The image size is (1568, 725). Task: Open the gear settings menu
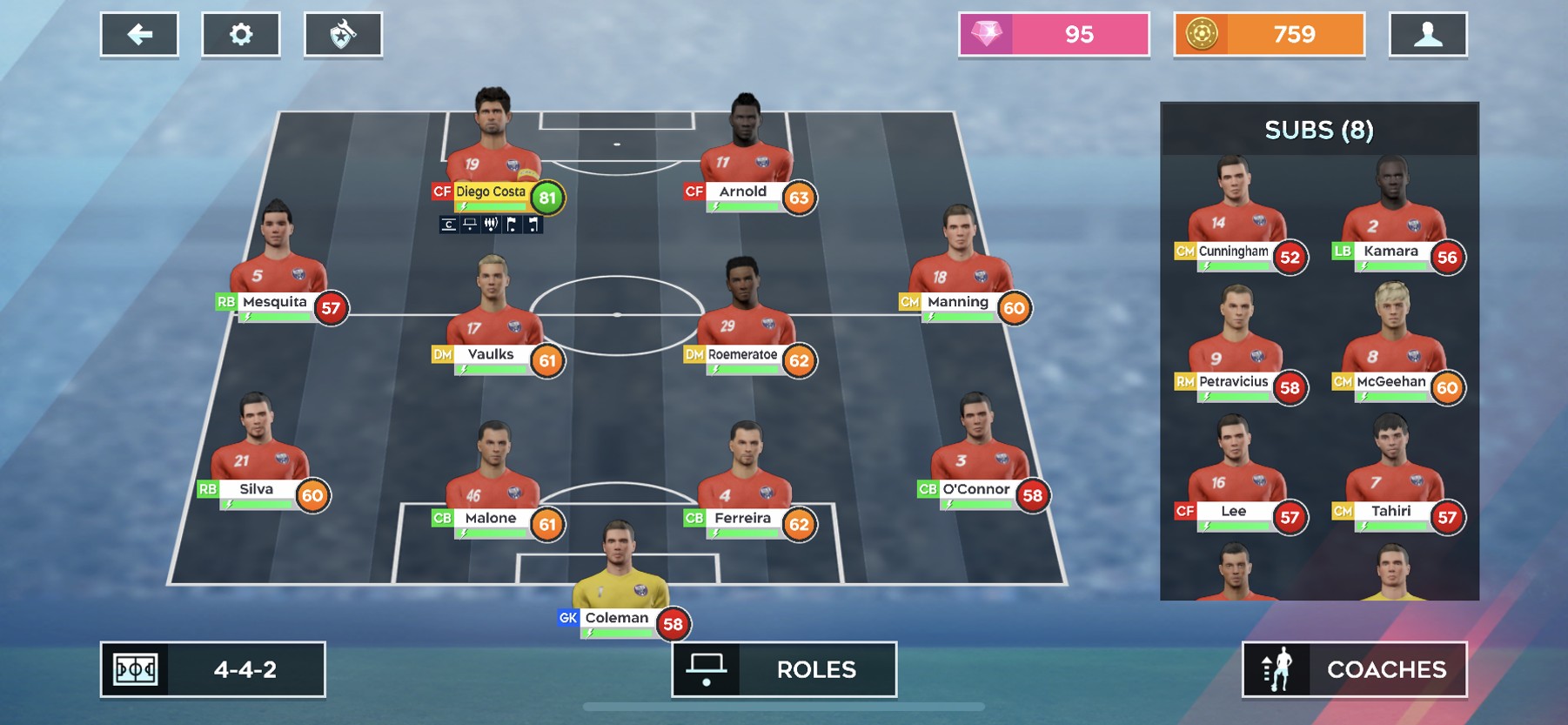[x=241, y=35]
